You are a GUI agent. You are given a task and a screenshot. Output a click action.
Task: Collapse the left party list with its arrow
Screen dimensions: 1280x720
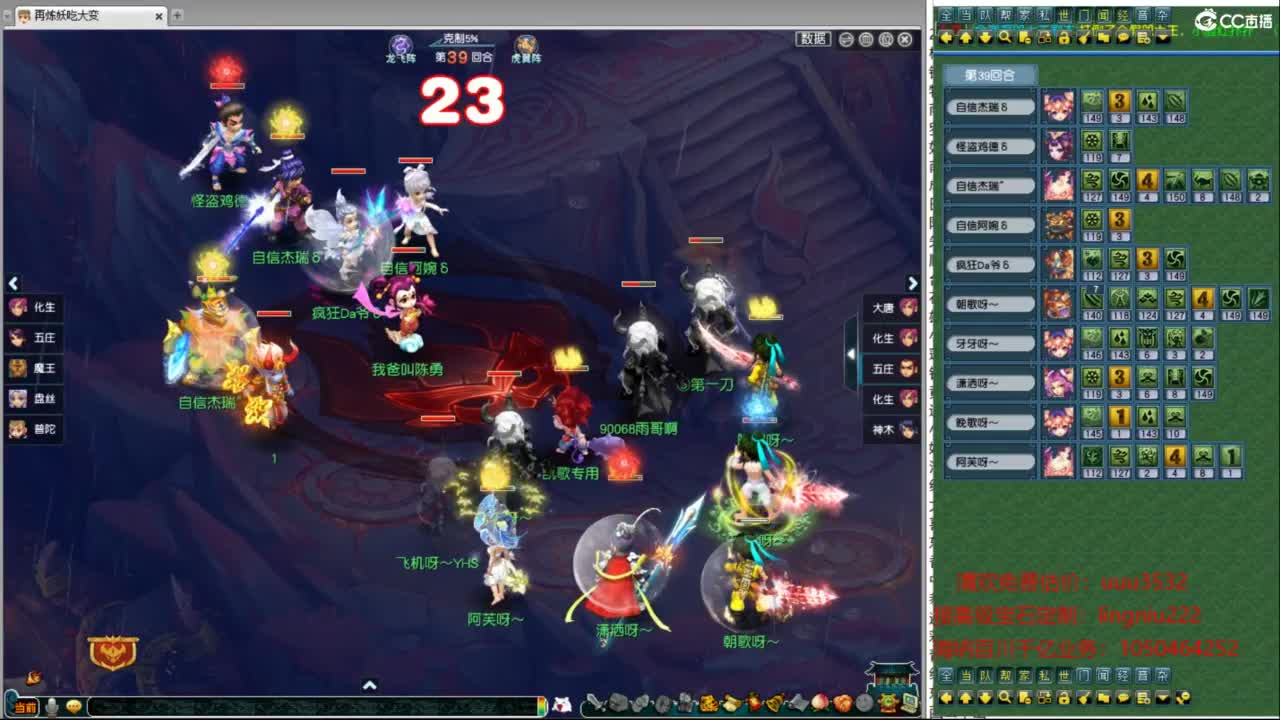pos(14,284)
